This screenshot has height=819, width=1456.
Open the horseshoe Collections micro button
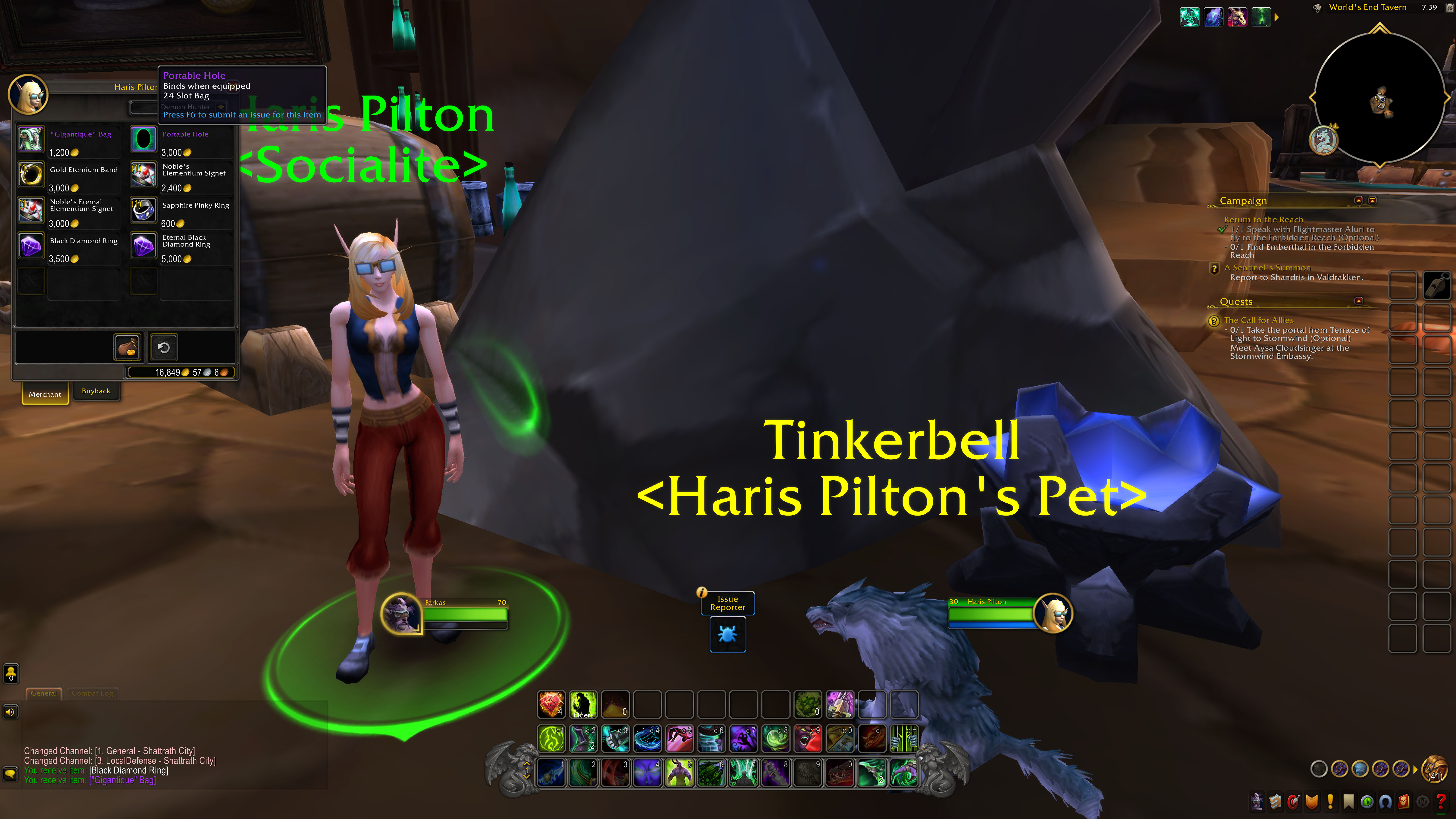[x=1385, y=801]
